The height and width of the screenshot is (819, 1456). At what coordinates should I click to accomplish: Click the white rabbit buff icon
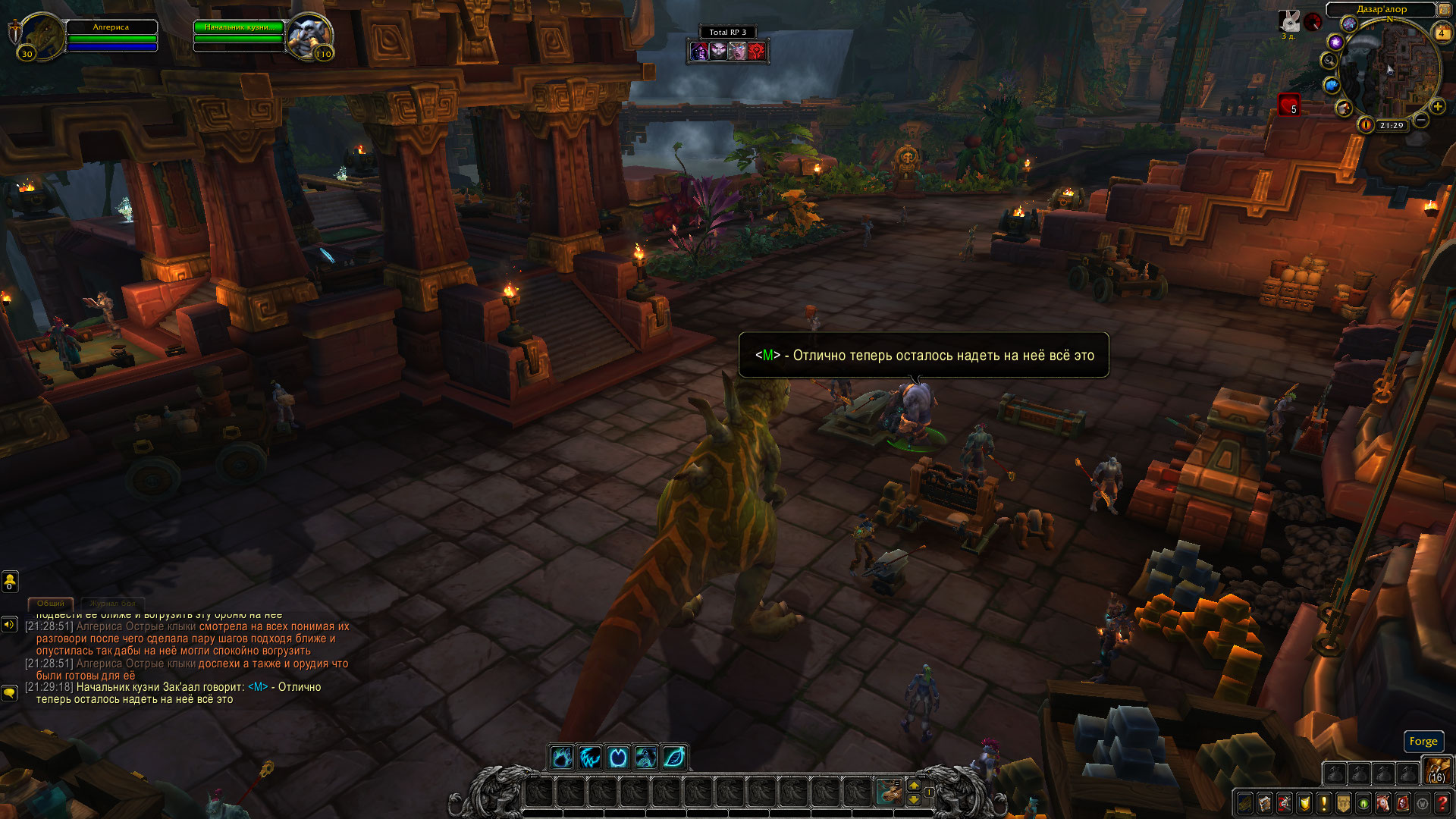(1288, 21)
